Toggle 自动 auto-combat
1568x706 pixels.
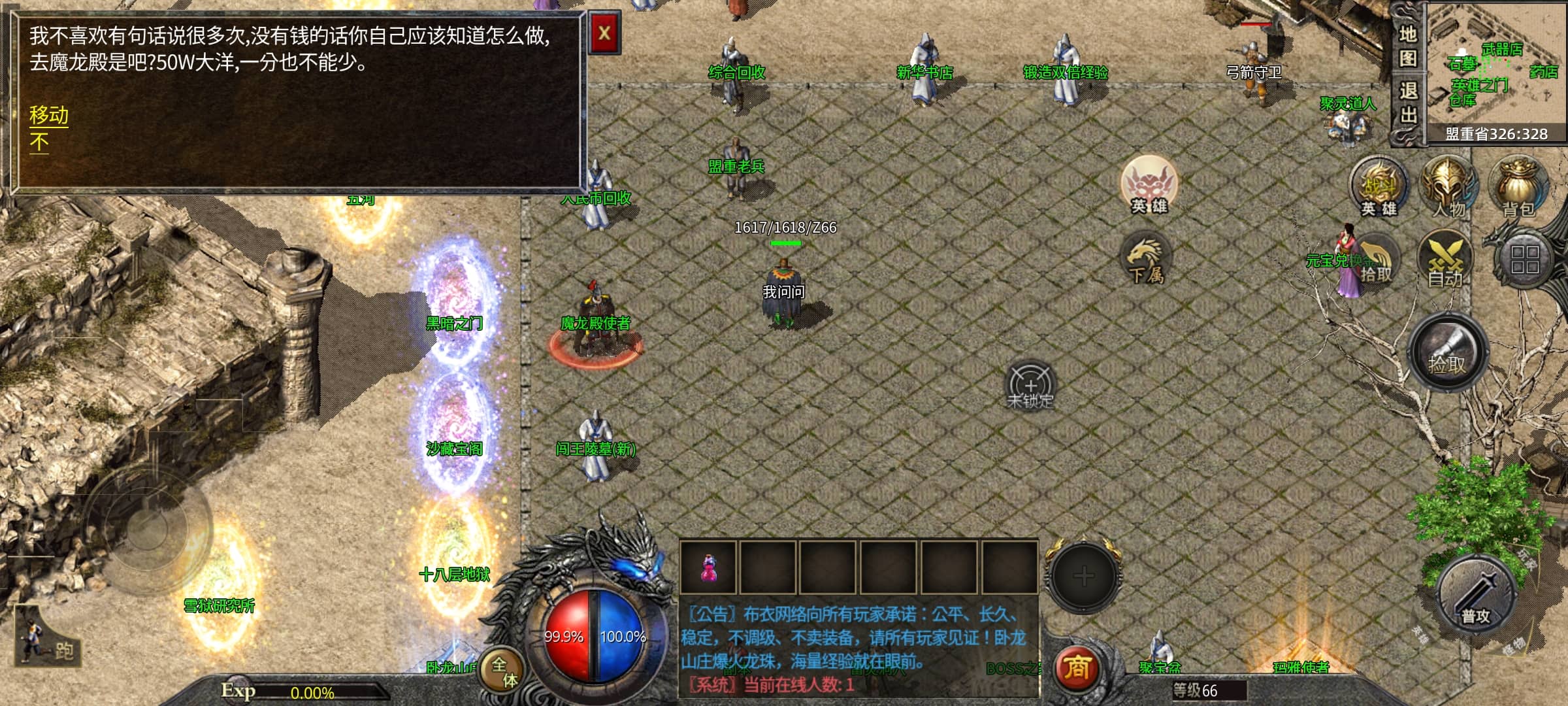click(x=1445, y=260)
